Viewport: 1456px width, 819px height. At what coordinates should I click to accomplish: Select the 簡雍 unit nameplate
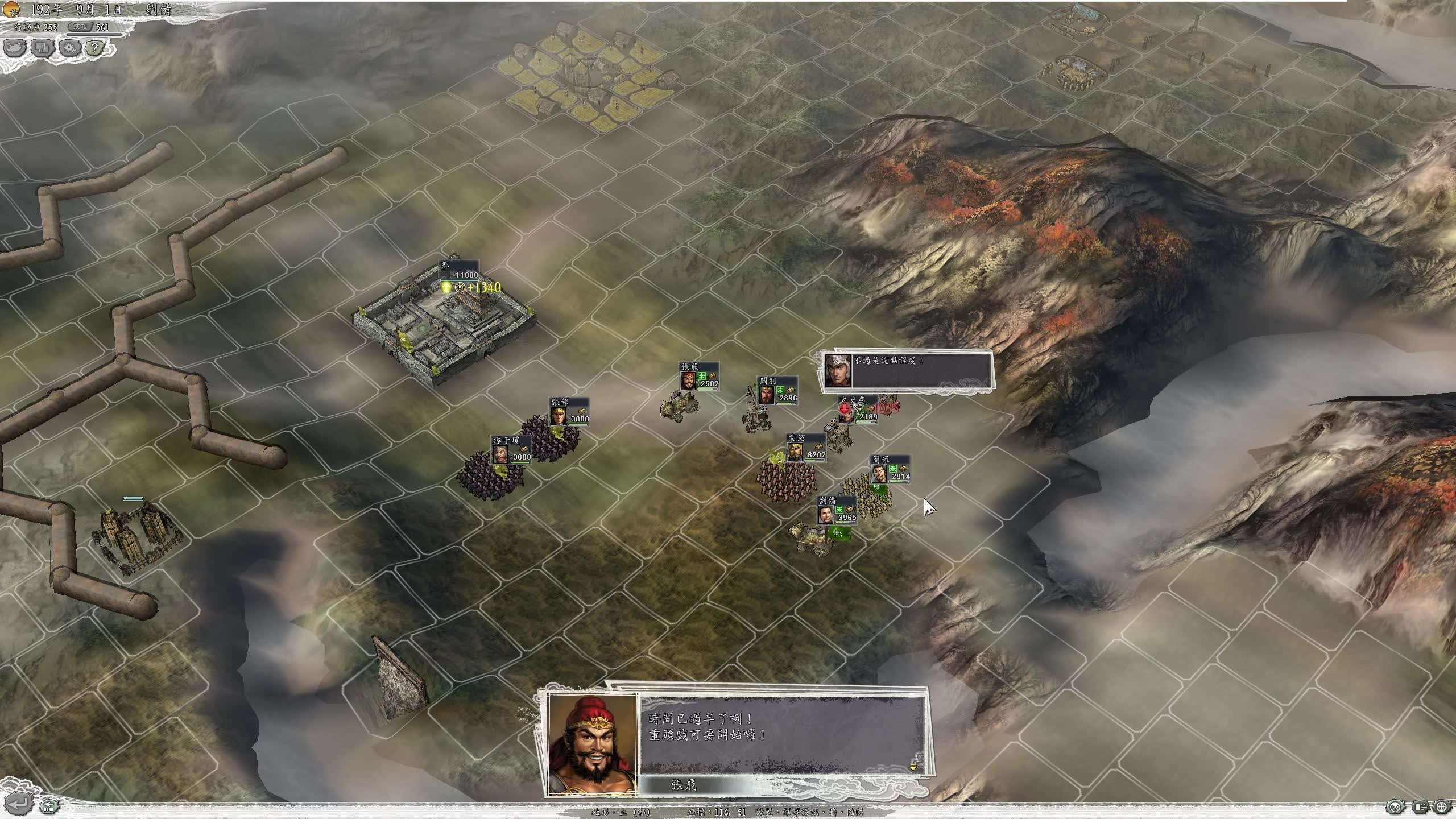[890, 468]
